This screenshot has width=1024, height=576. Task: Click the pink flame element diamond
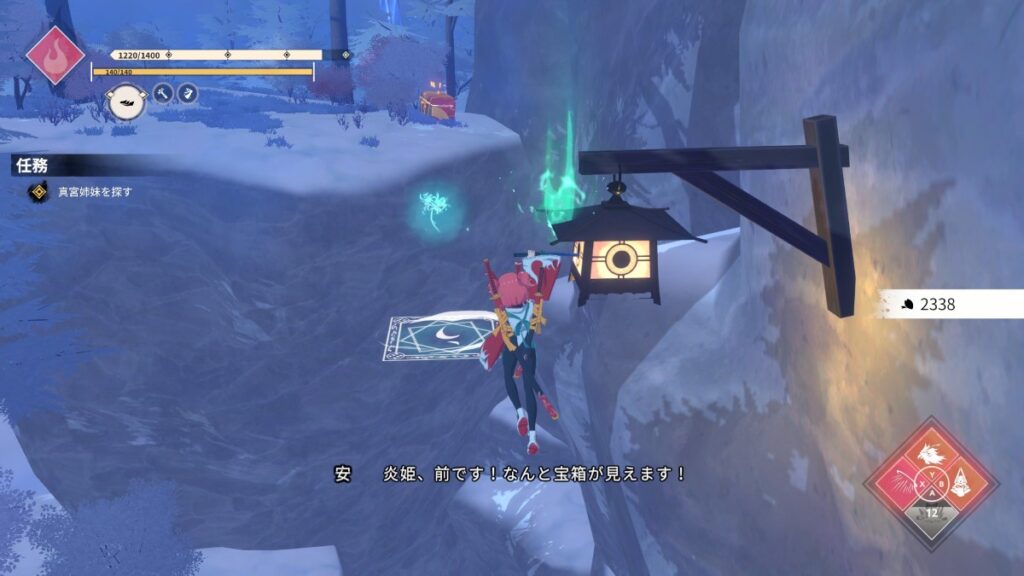click(55, 53)
